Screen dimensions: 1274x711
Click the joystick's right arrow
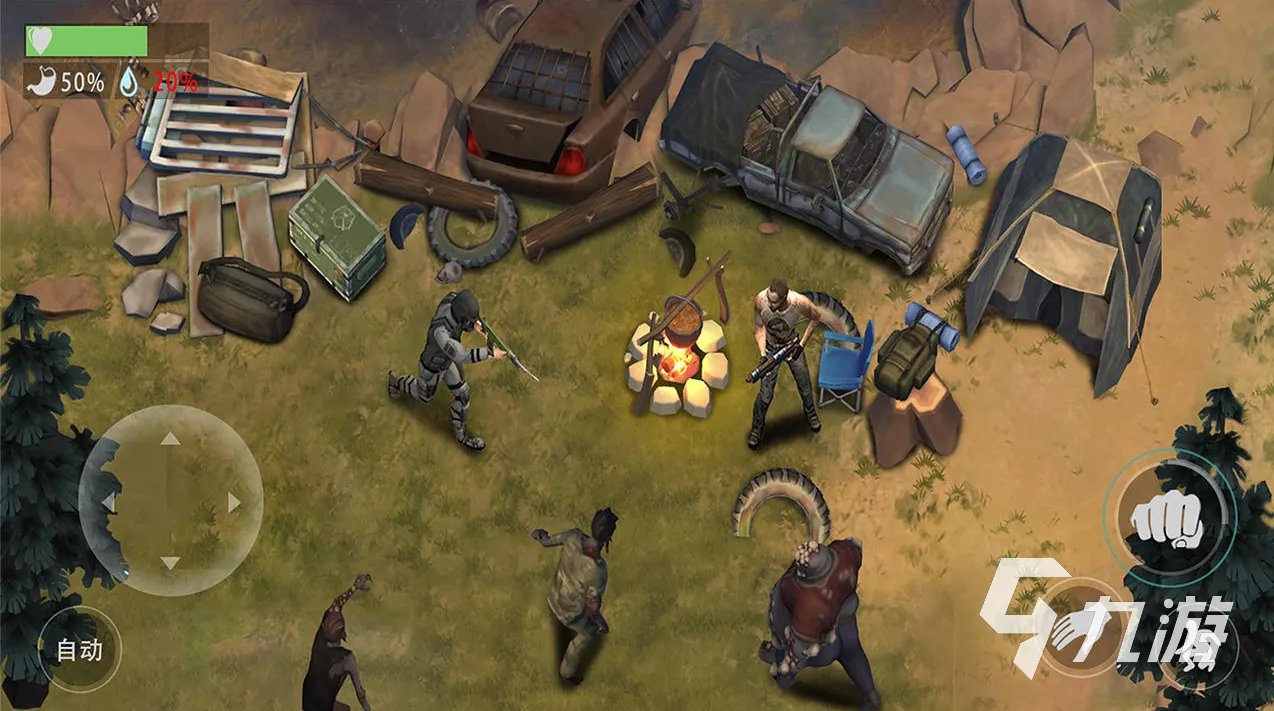tap(234, 502)
